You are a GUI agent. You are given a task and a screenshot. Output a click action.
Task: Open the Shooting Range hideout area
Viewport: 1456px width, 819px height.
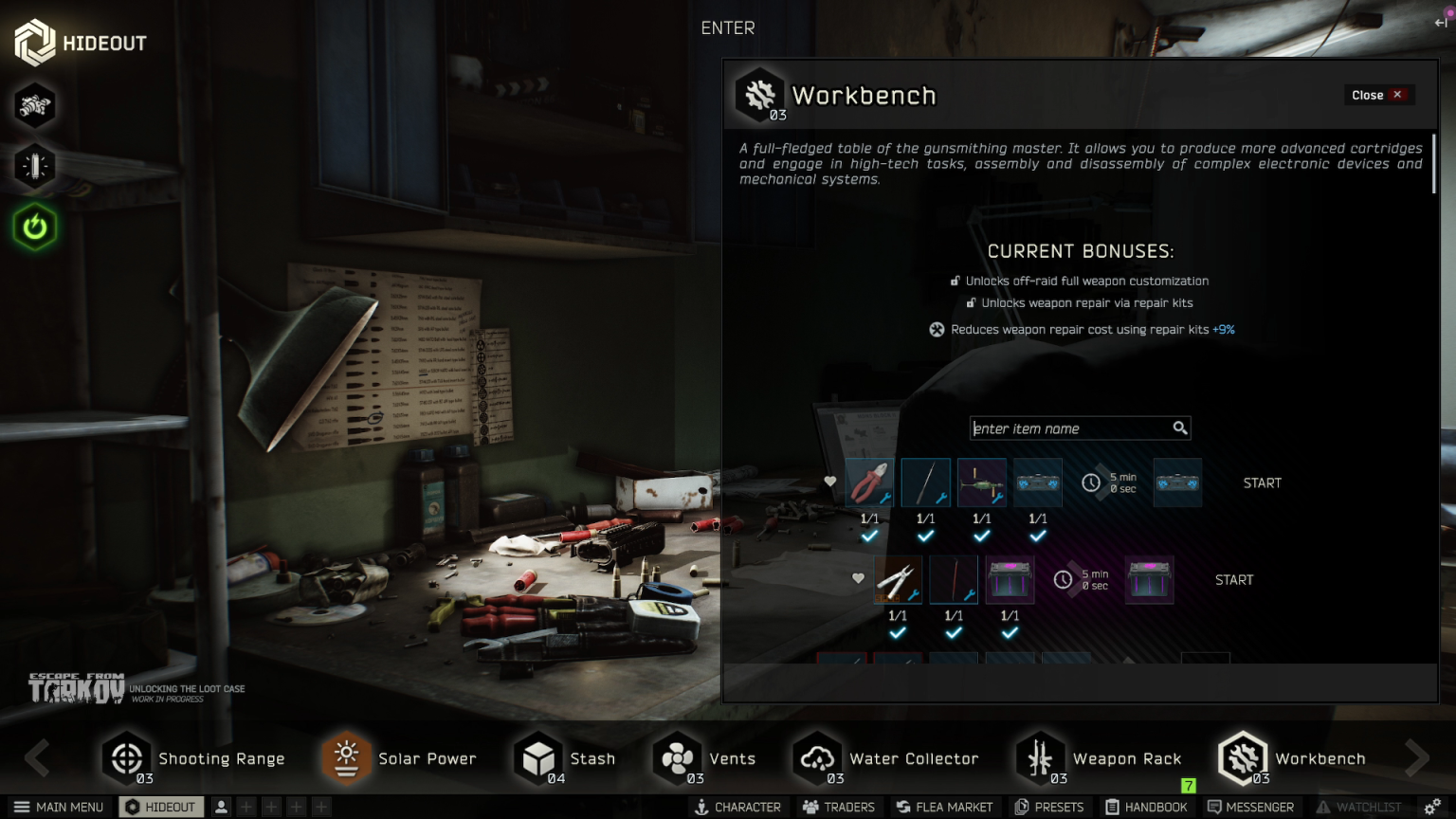193,758
